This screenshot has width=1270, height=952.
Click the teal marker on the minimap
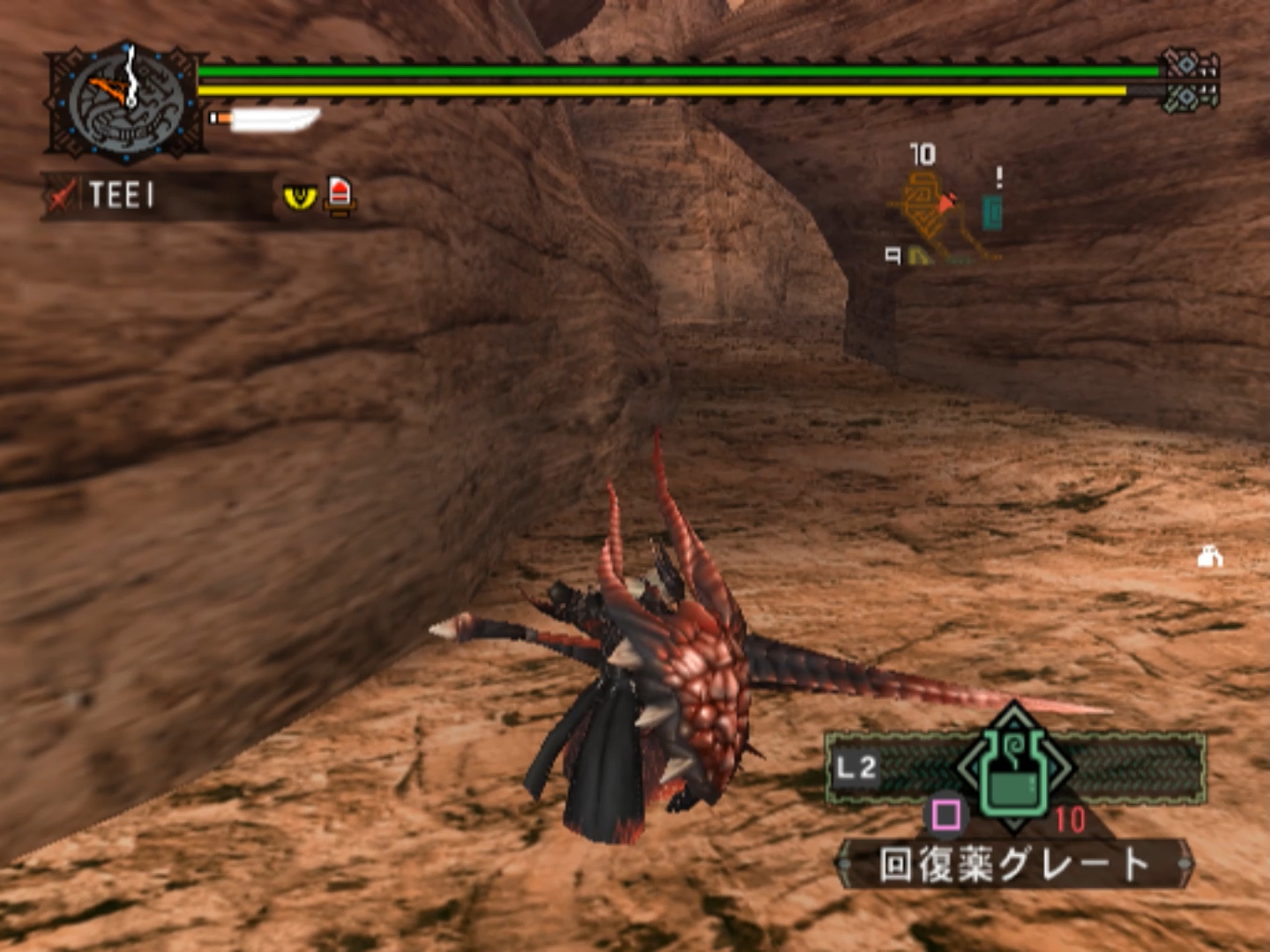point(992,212)
